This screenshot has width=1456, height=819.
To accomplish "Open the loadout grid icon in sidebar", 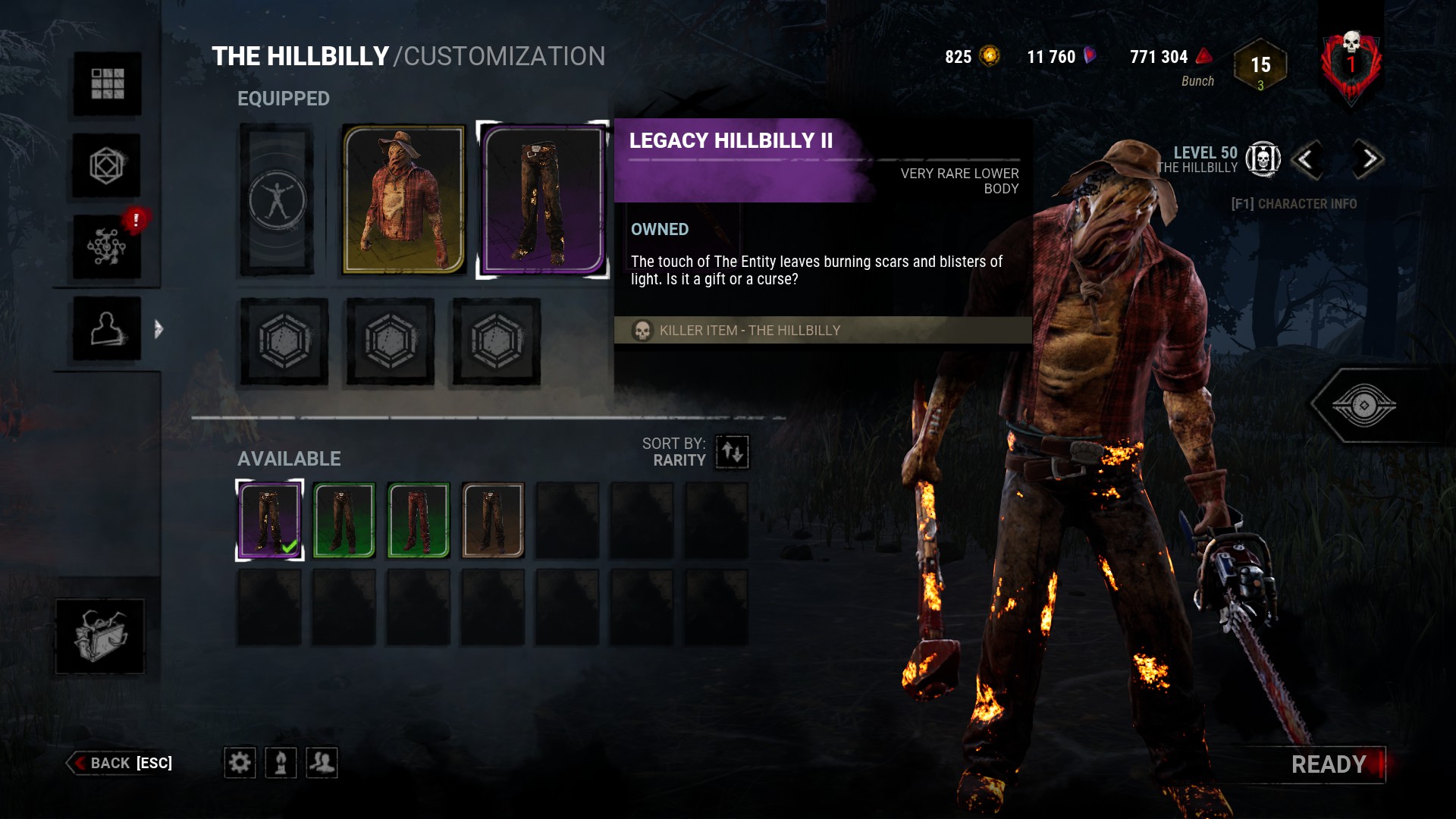I will point(106,85).
